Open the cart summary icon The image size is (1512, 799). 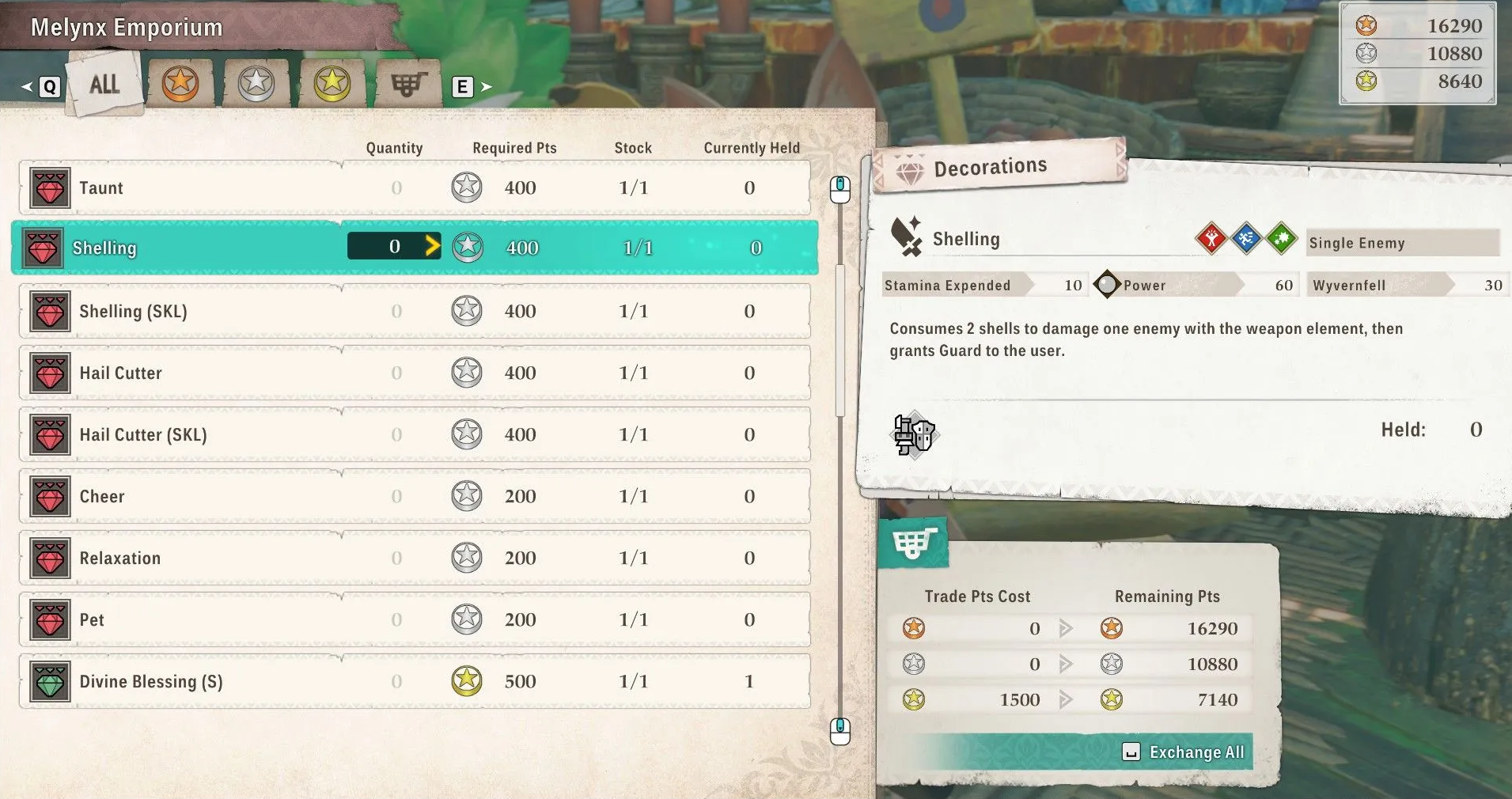point(913,543)
